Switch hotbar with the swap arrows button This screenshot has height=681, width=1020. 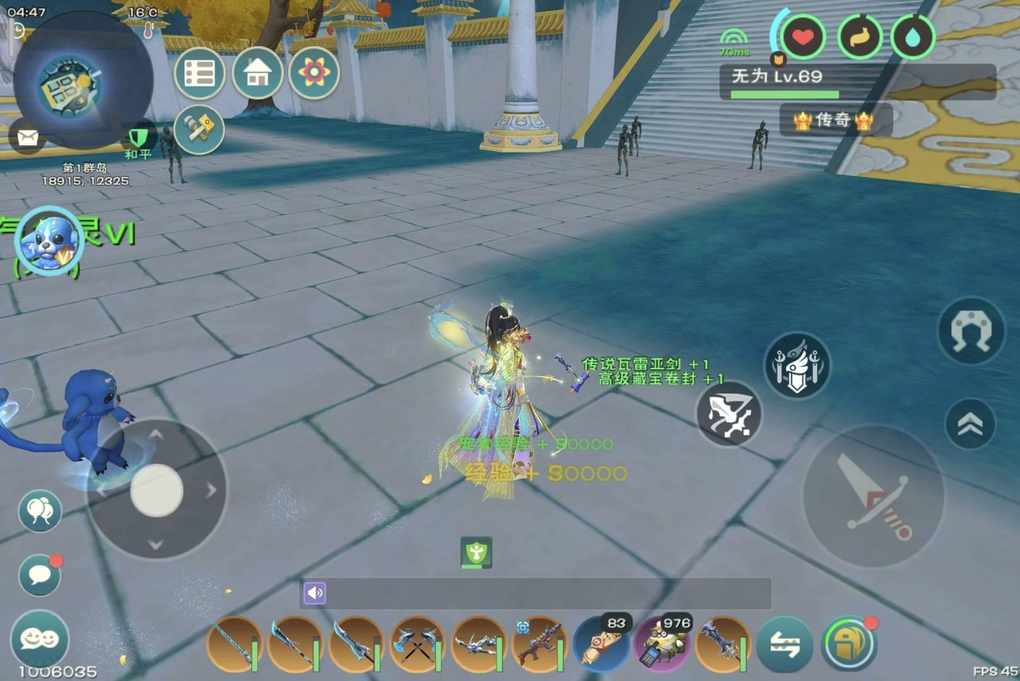pyautogui.click(x=784, y=643)
